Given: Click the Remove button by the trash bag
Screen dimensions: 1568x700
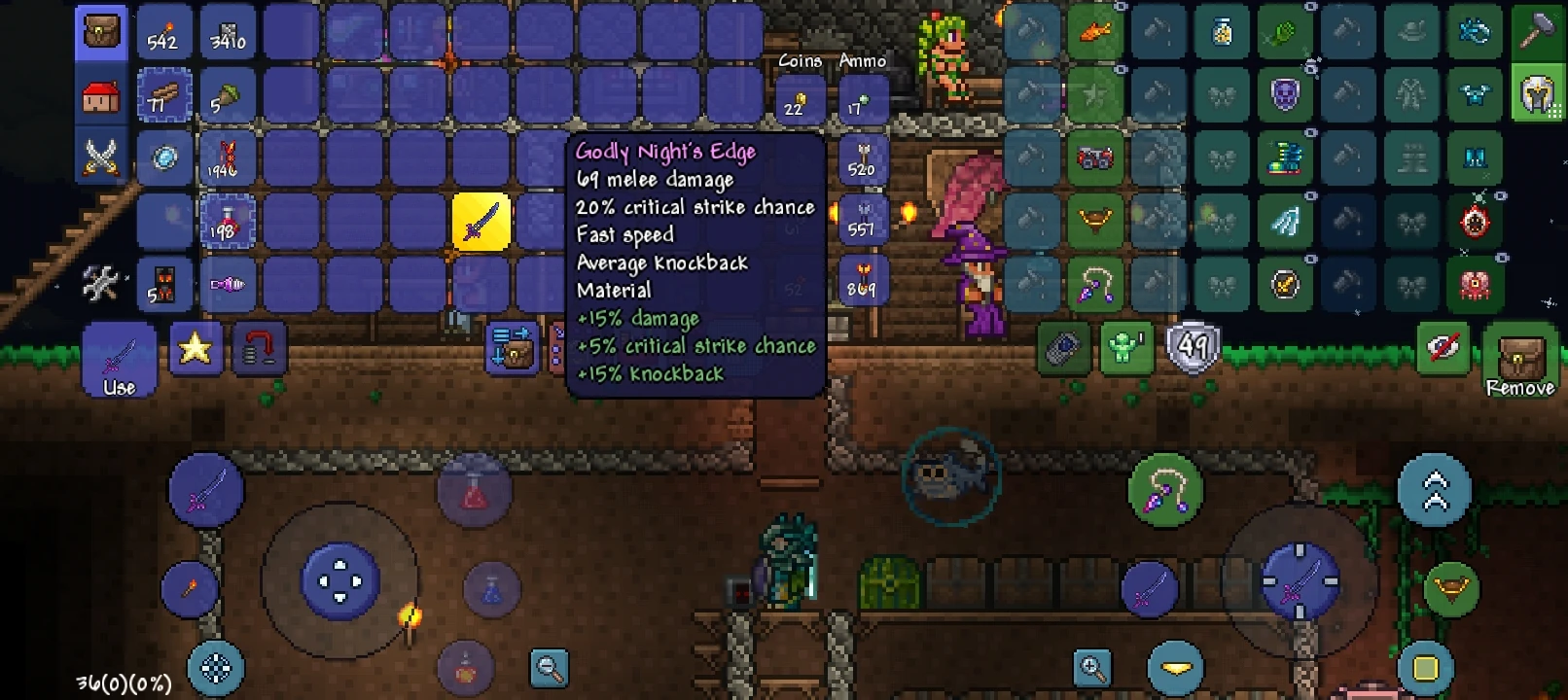Looking at the screenshot, I should point(1520,360).
